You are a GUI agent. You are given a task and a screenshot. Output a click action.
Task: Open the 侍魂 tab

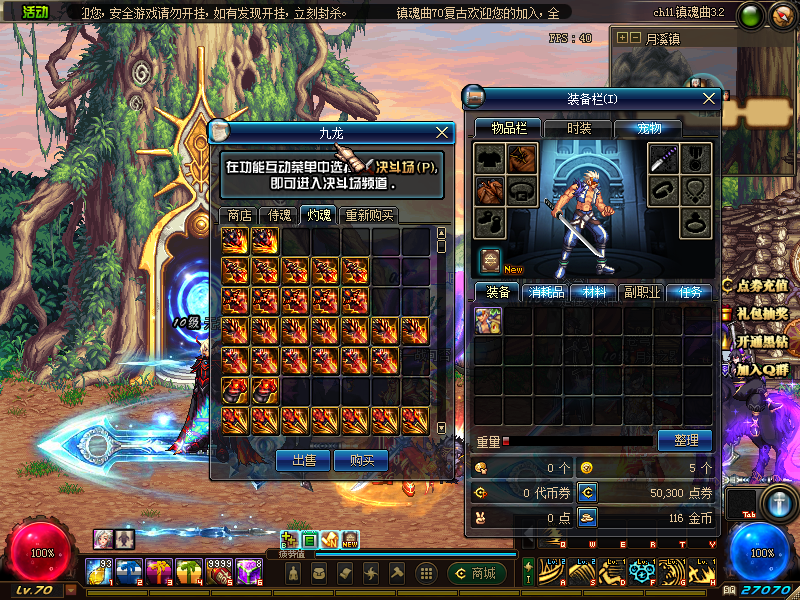click(x=278, y=215)
